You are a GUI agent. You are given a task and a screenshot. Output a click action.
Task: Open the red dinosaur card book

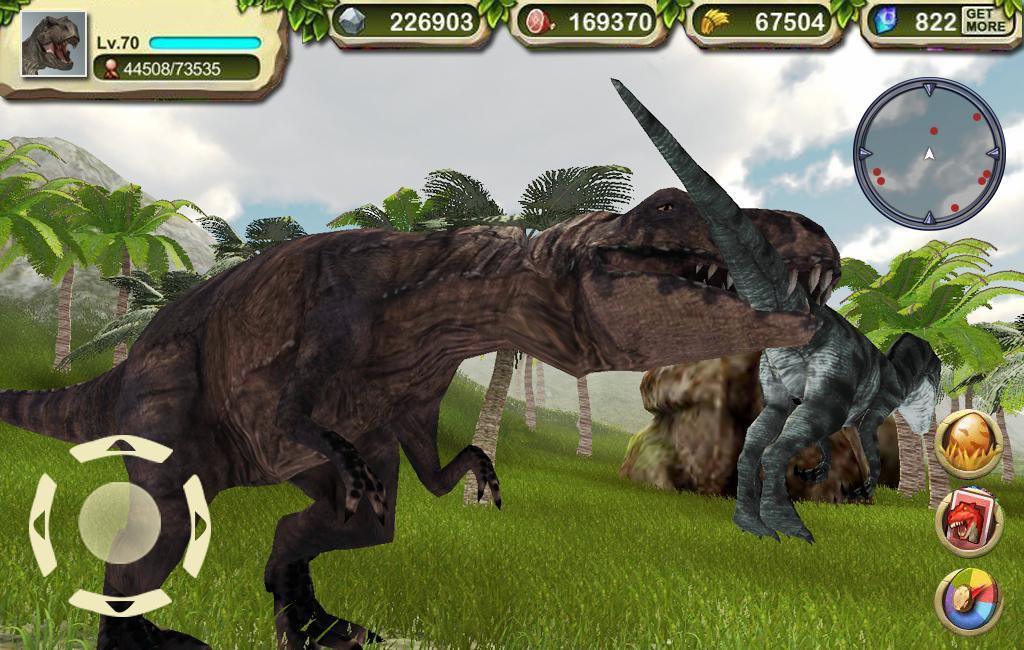(x=968, y=521)
